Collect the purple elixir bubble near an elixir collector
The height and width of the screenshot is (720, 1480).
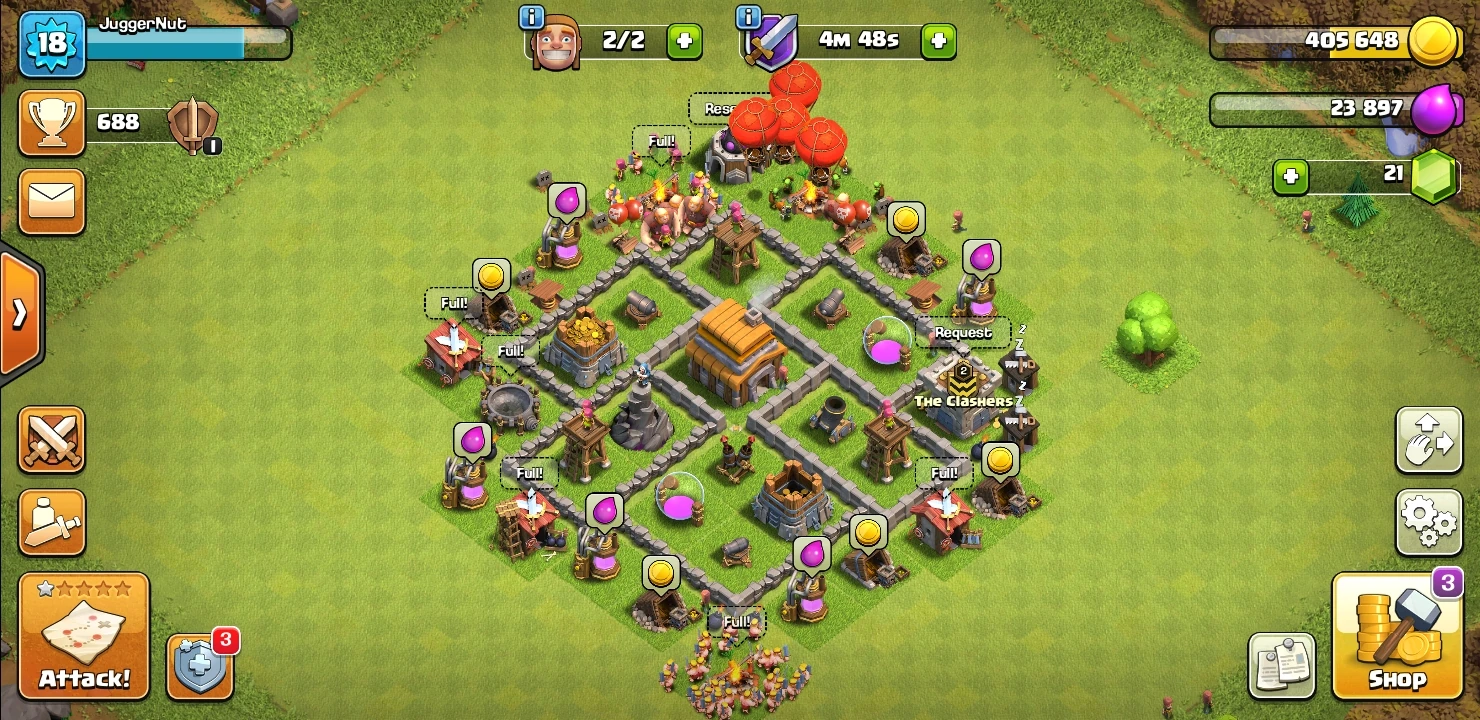point(565,200)
